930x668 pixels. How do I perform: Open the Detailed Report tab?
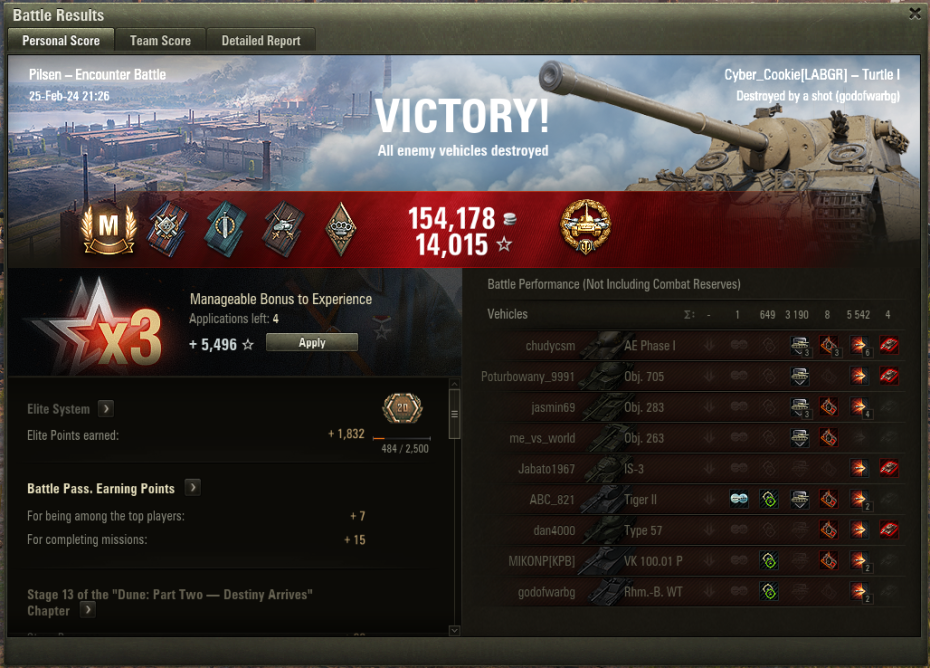pyautogui.click(x=261, y=41)
